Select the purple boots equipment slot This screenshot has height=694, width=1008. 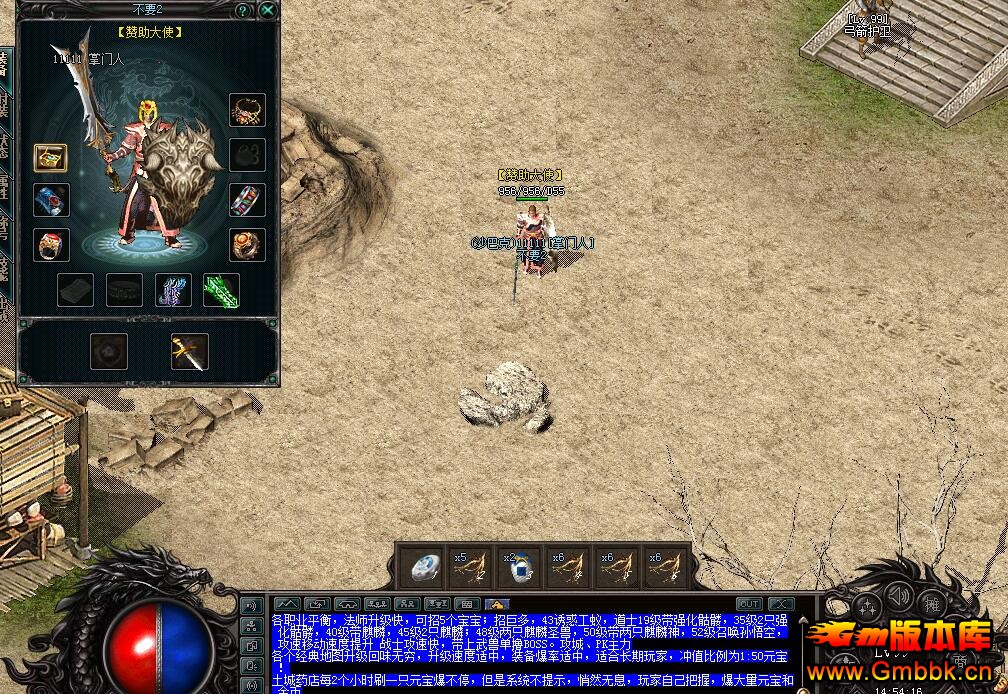click(173, 290)
